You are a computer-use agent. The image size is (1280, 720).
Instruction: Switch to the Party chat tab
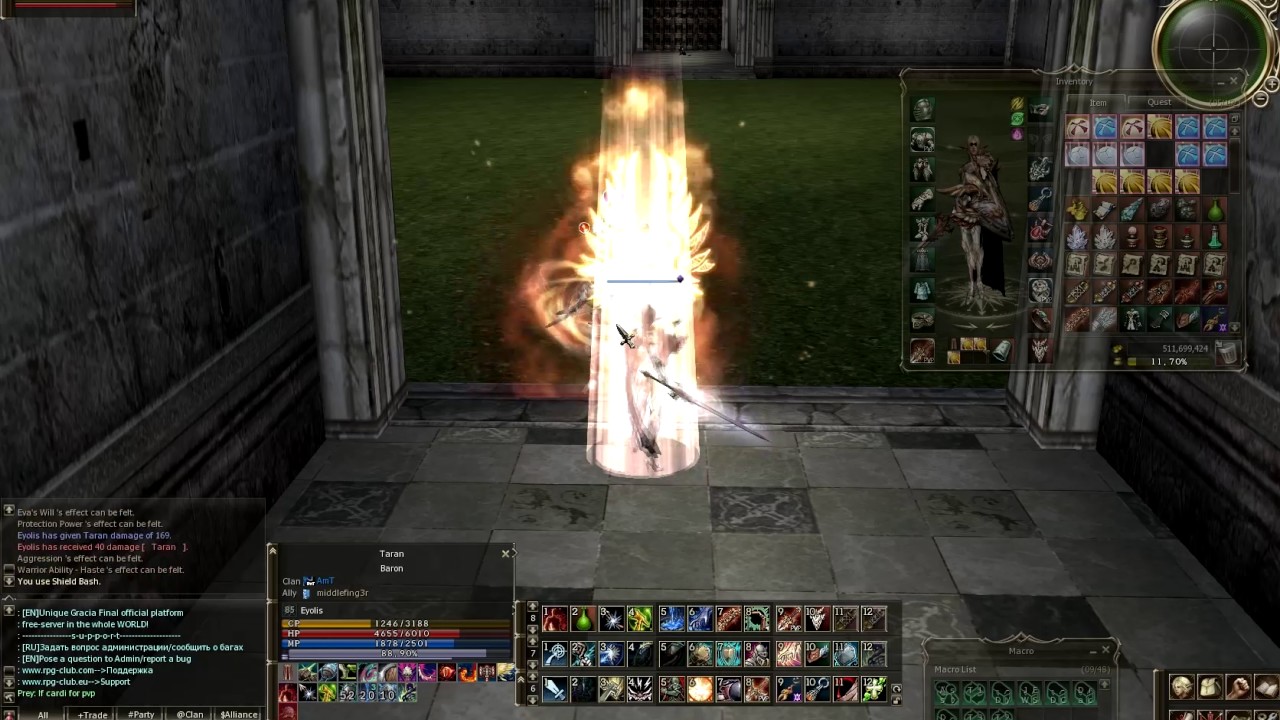pyautogui.click(x=140, y=714)
